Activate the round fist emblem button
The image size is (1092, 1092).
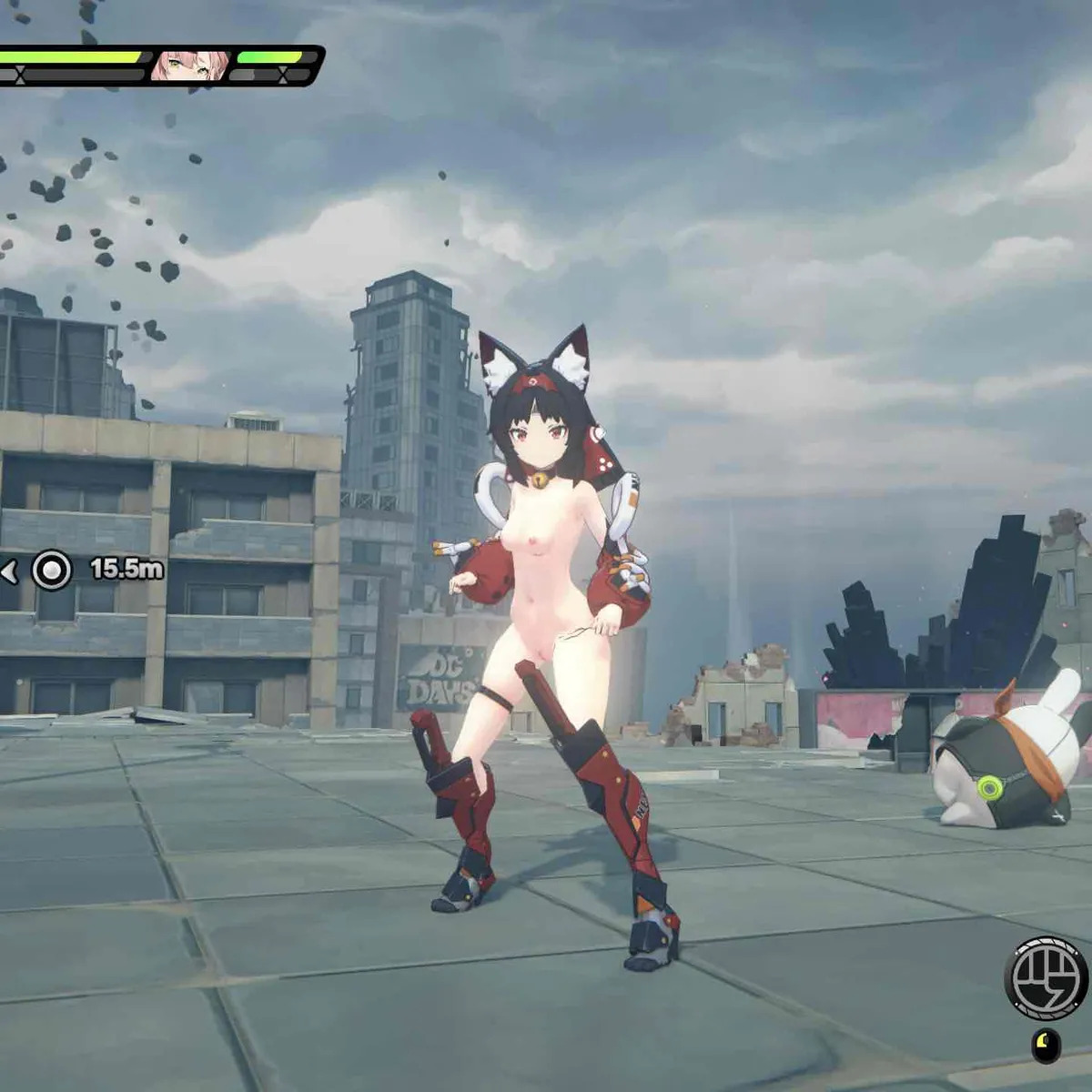pyautogui.click(x=1046, y=978)
